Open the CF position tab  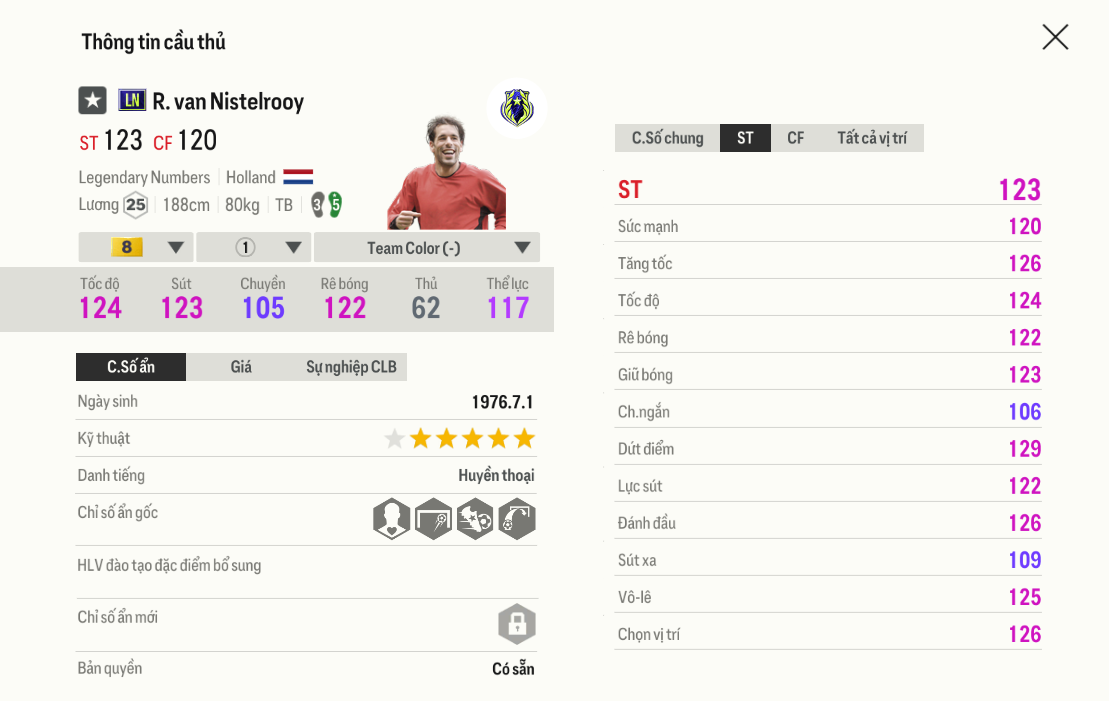pos(795,138)
